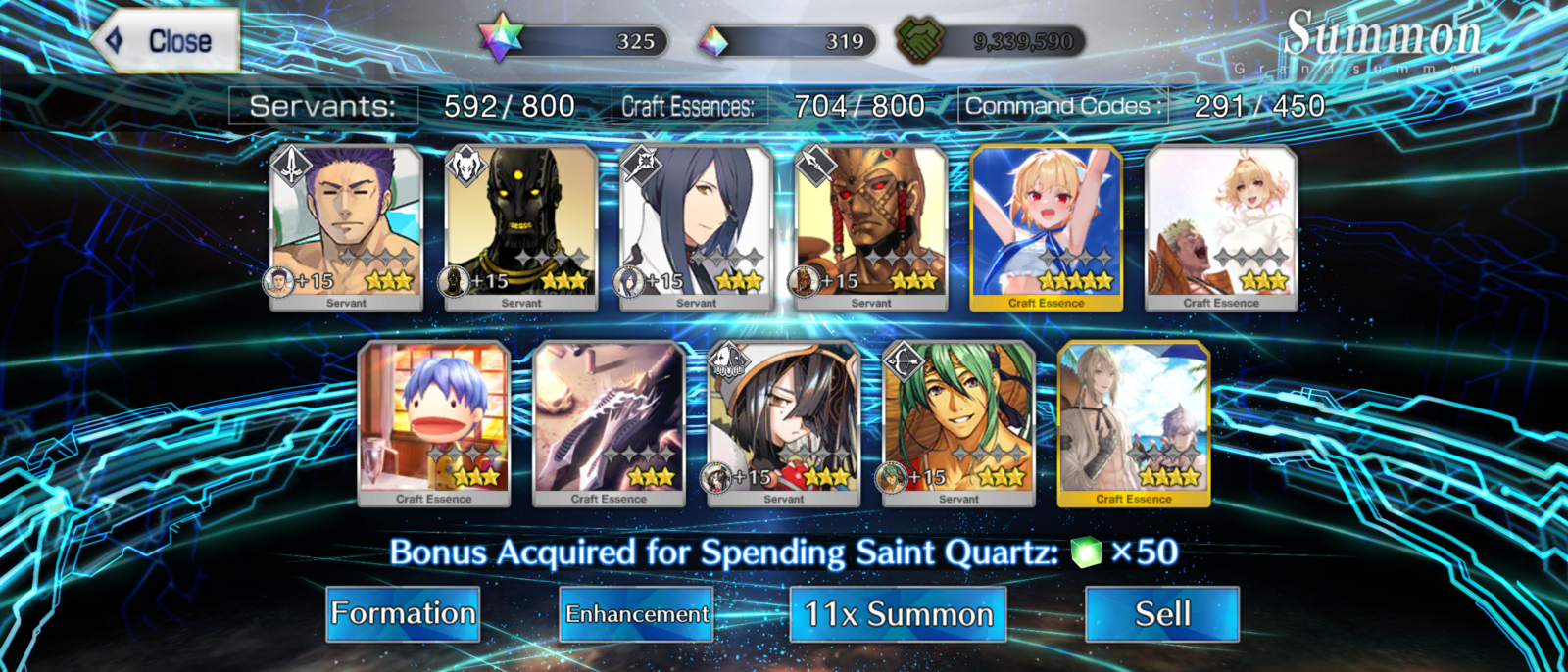The height and width of the screenshot is (672, 1568).
Task: Inspect the dark claw weapon Craft Essence
Action: coord(609,423)
